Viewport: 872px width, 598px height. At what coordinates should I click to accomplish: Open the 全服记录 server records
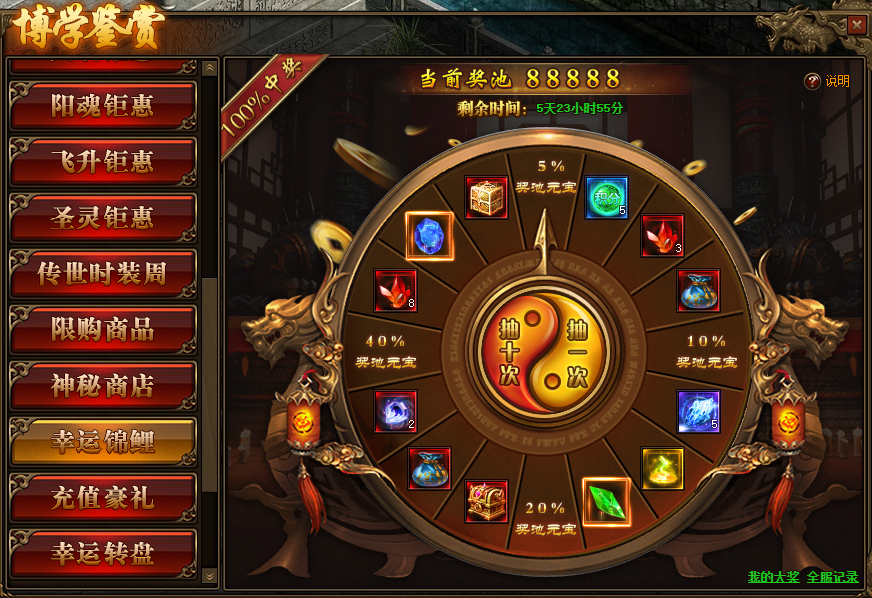click(x=832, y=578)
